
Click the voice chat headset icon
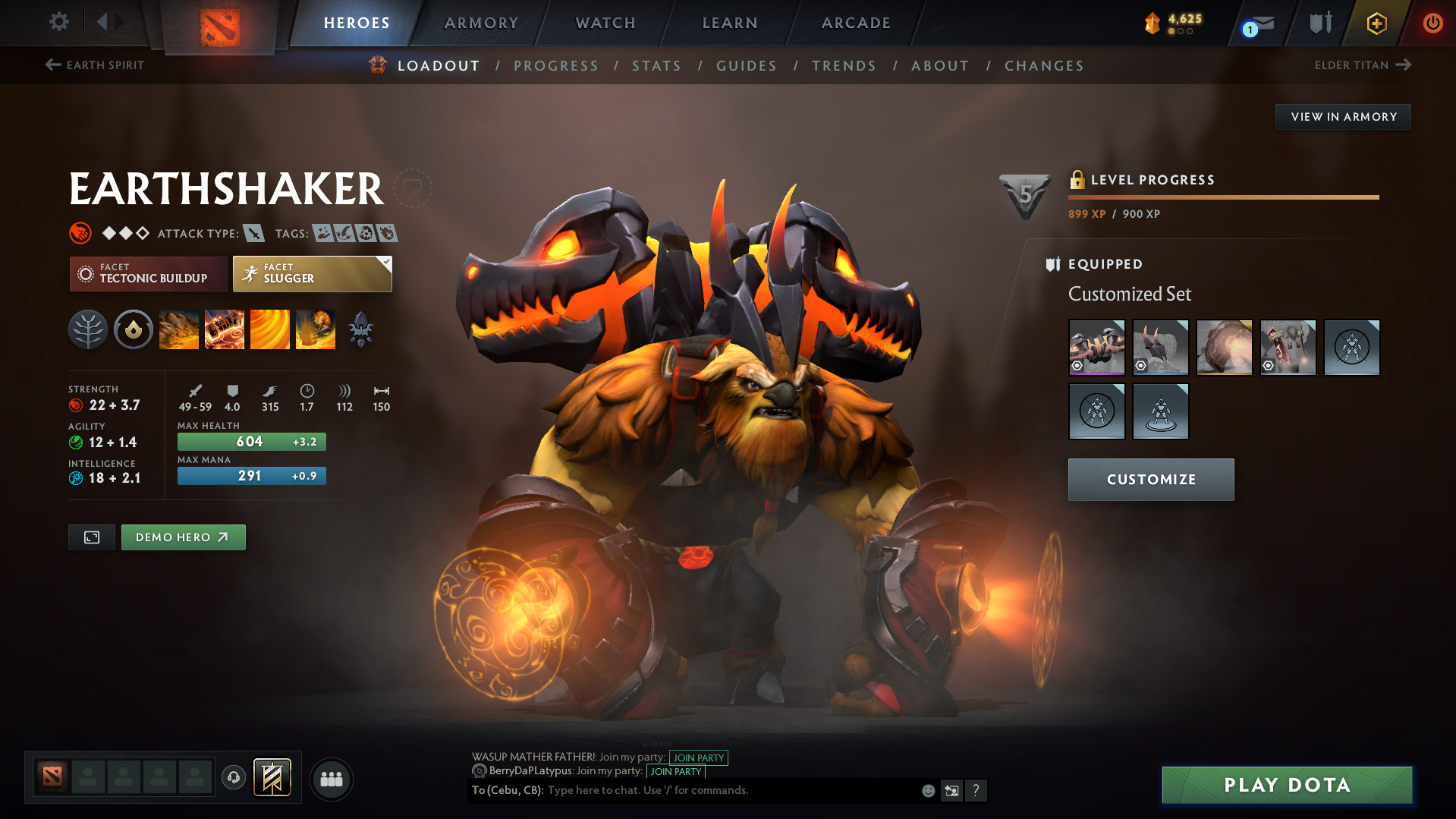(x=233, y=779)
